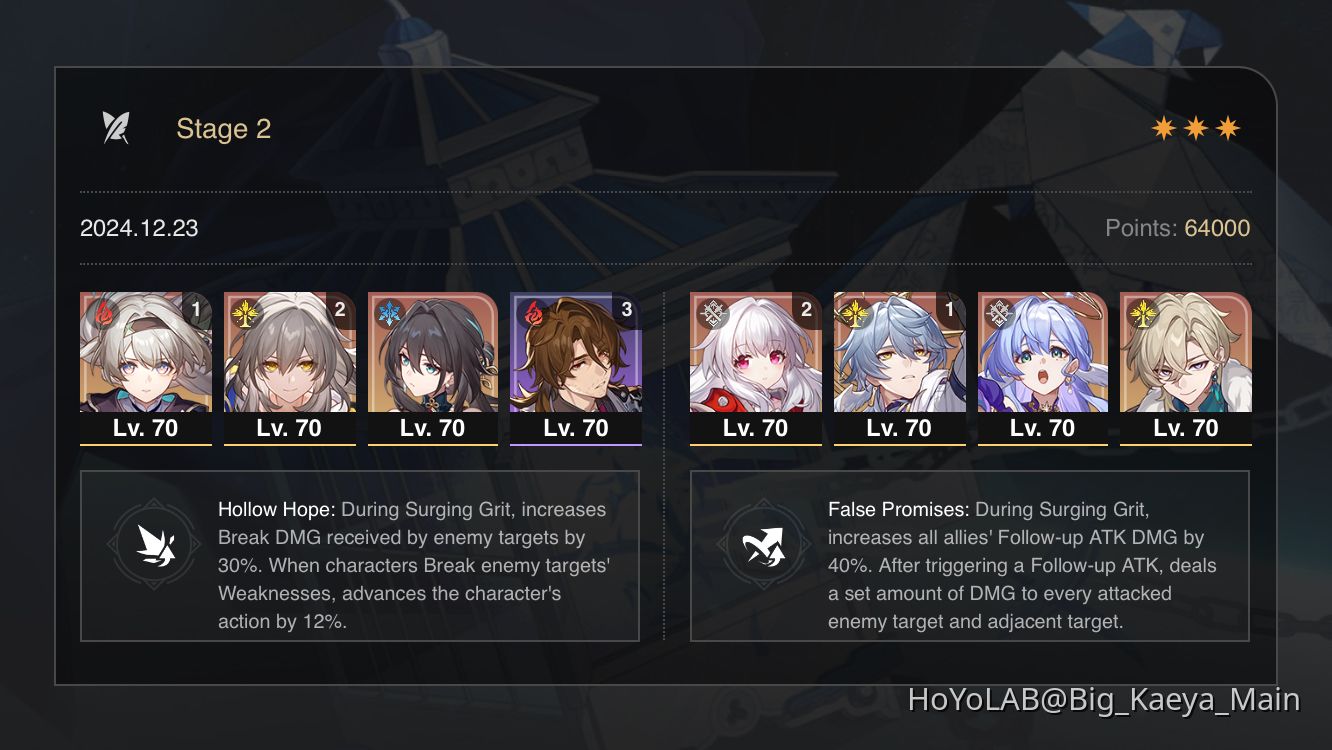The height and width of the screenshot is (750, 1332).
Task: Switch to the Stage 2 header tab
Action: (x=224, y=128)
